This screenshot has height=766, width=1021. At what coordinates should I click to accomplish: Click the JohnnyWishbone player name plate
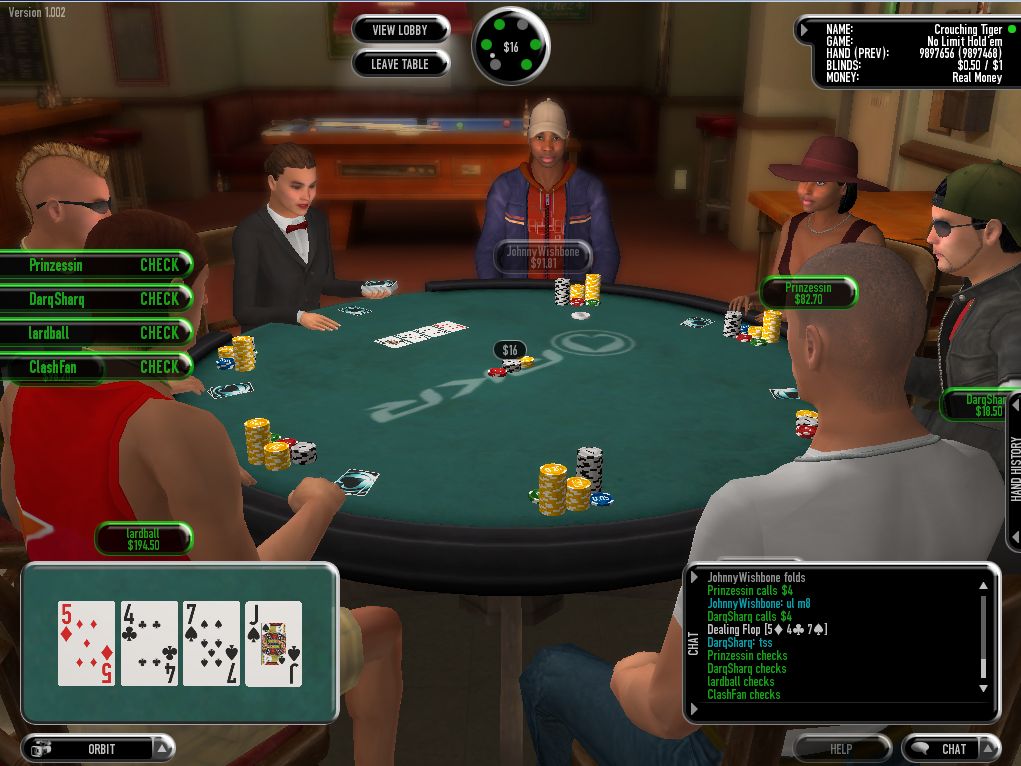tap(542, 258)
